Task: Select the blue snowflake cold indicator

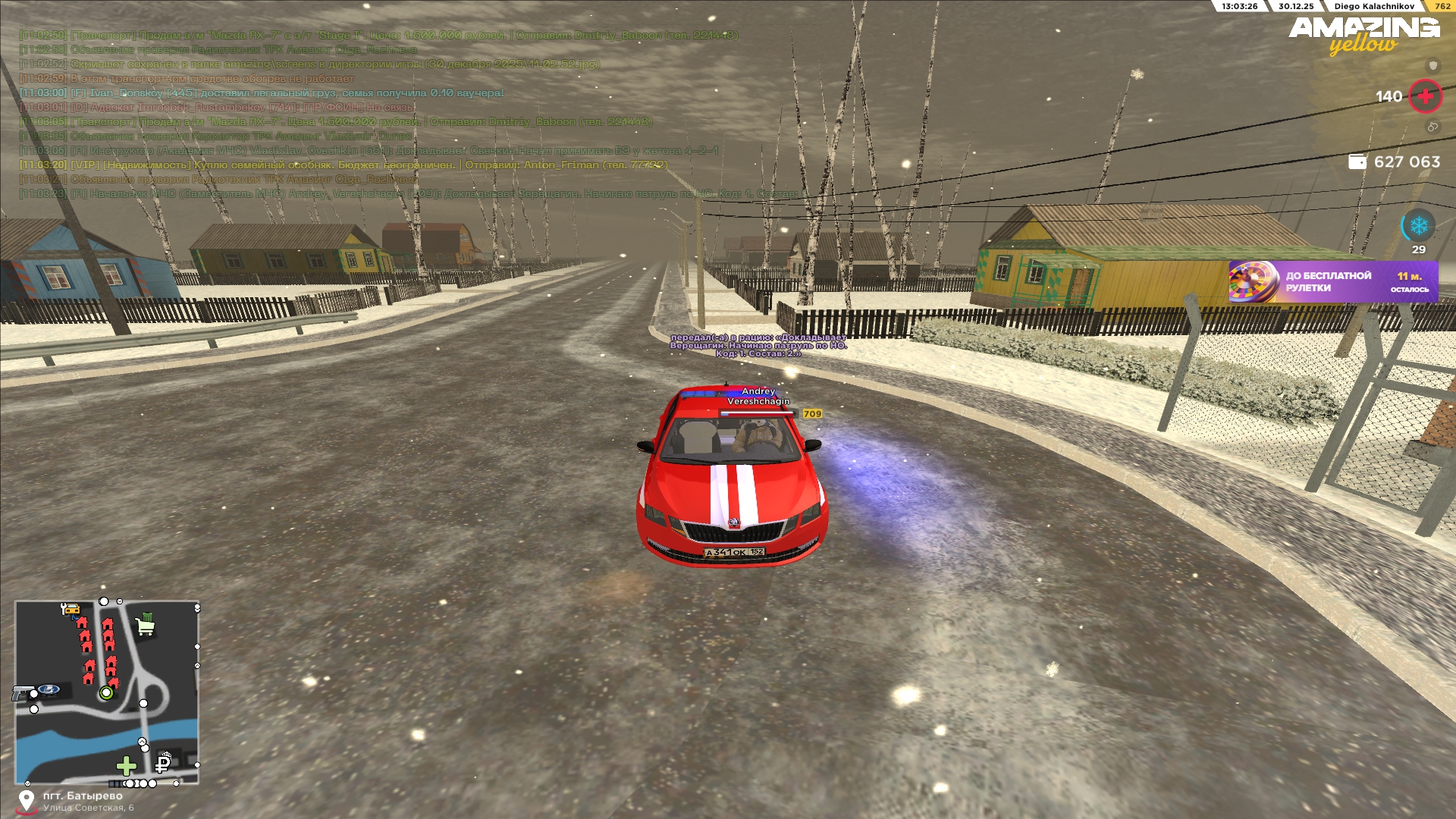Action: click(1418, 225)
